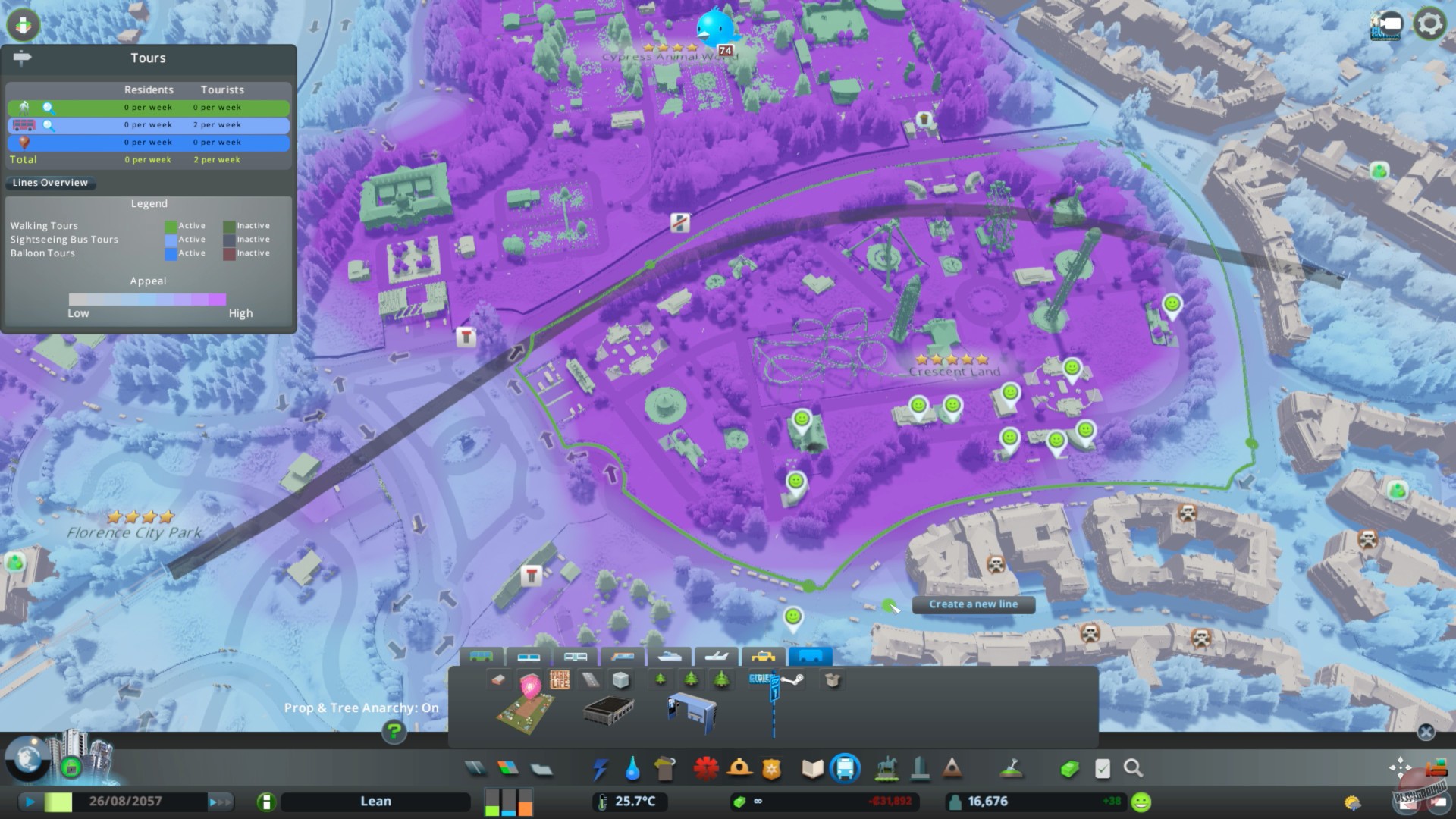Open the economy panel
This screenshot has width=1456, height=819.
1071,769
